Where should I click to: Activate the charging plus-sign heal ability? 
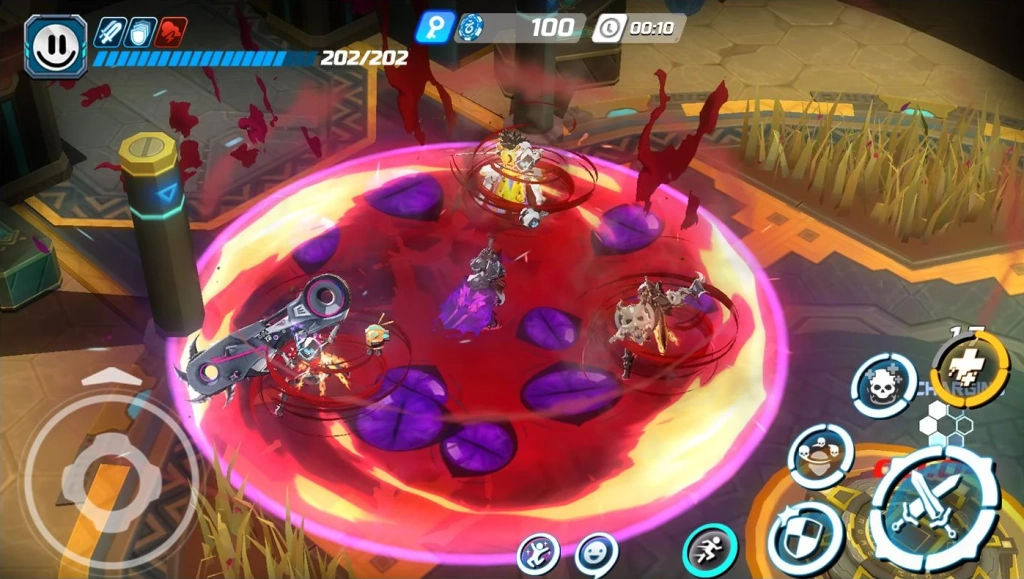click(969, 370)
